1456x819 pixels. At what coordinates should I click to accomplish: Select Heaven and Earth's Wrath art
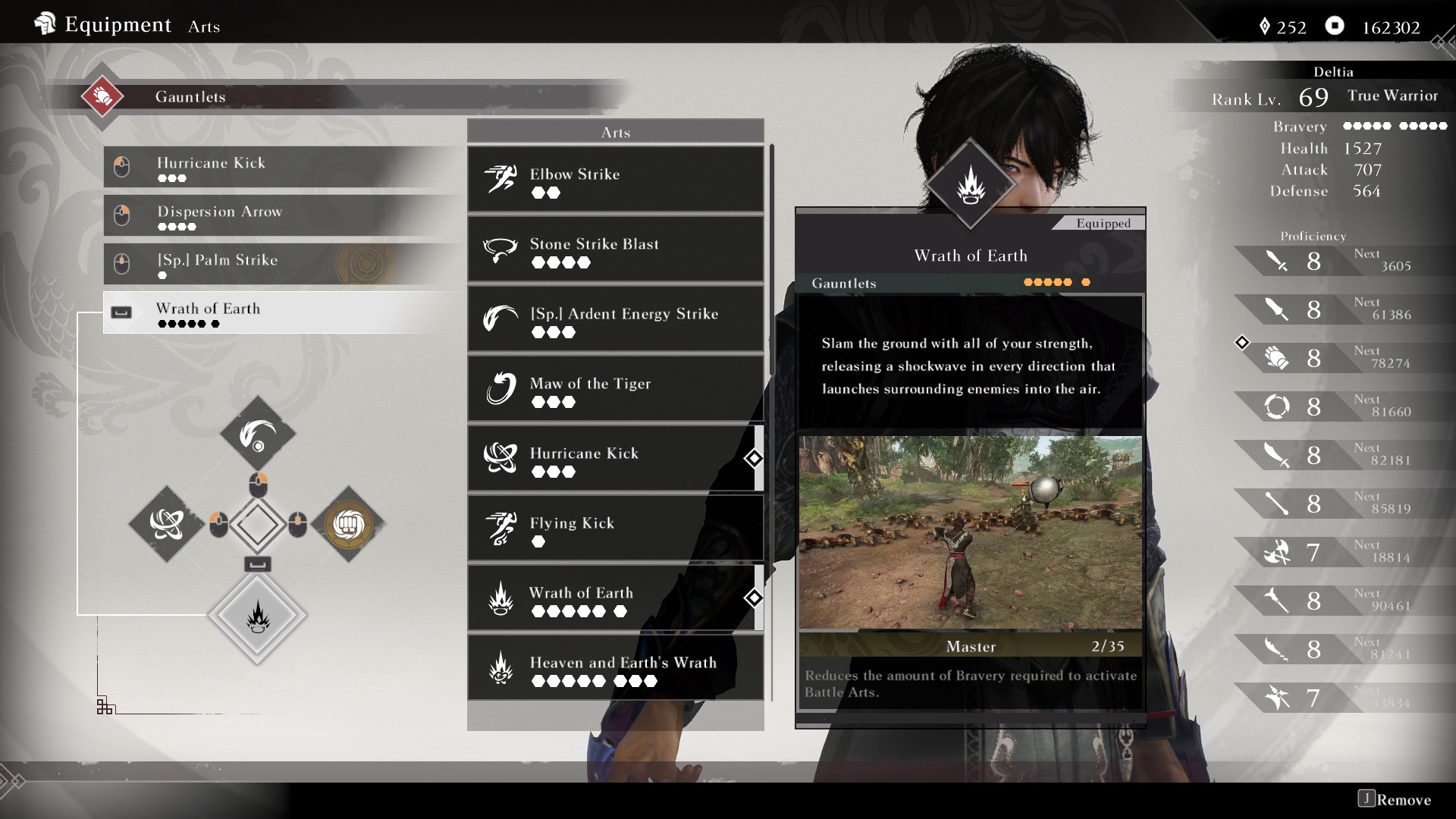coord(615,668)
